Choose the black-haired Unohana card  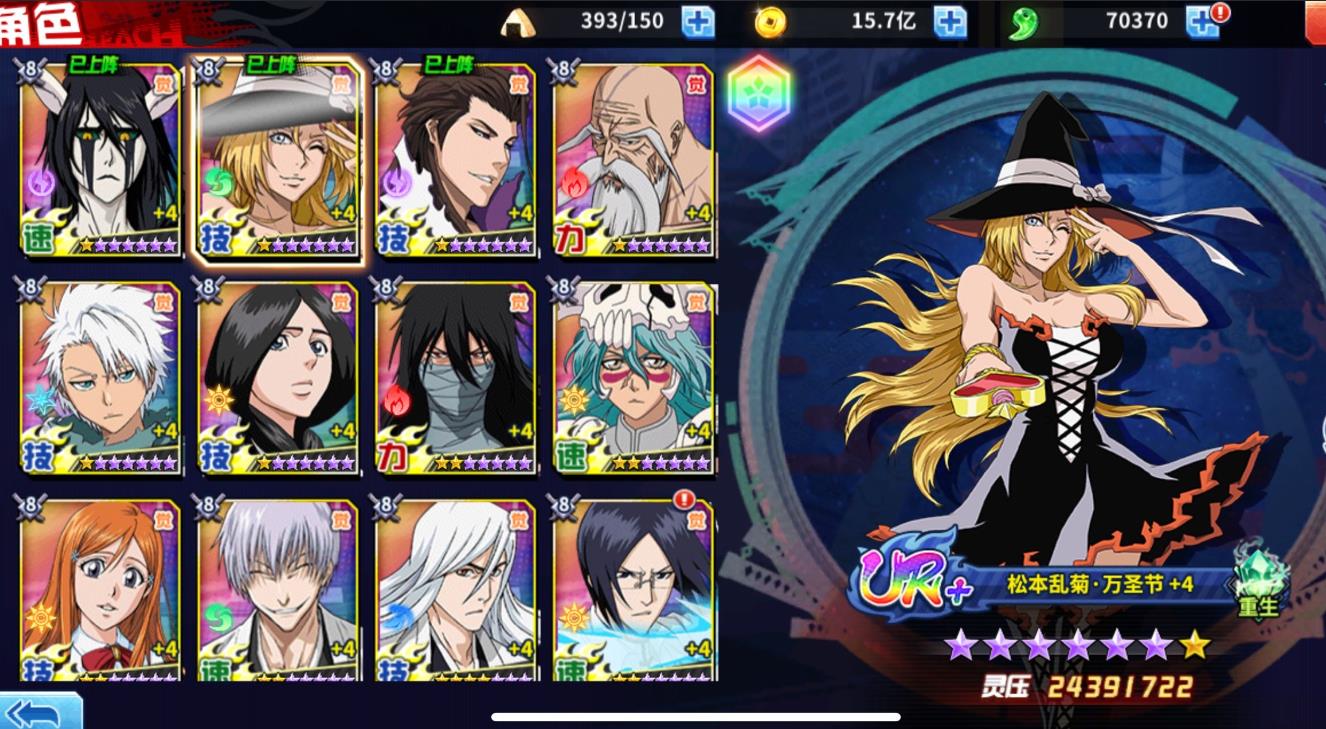[278, 378]
